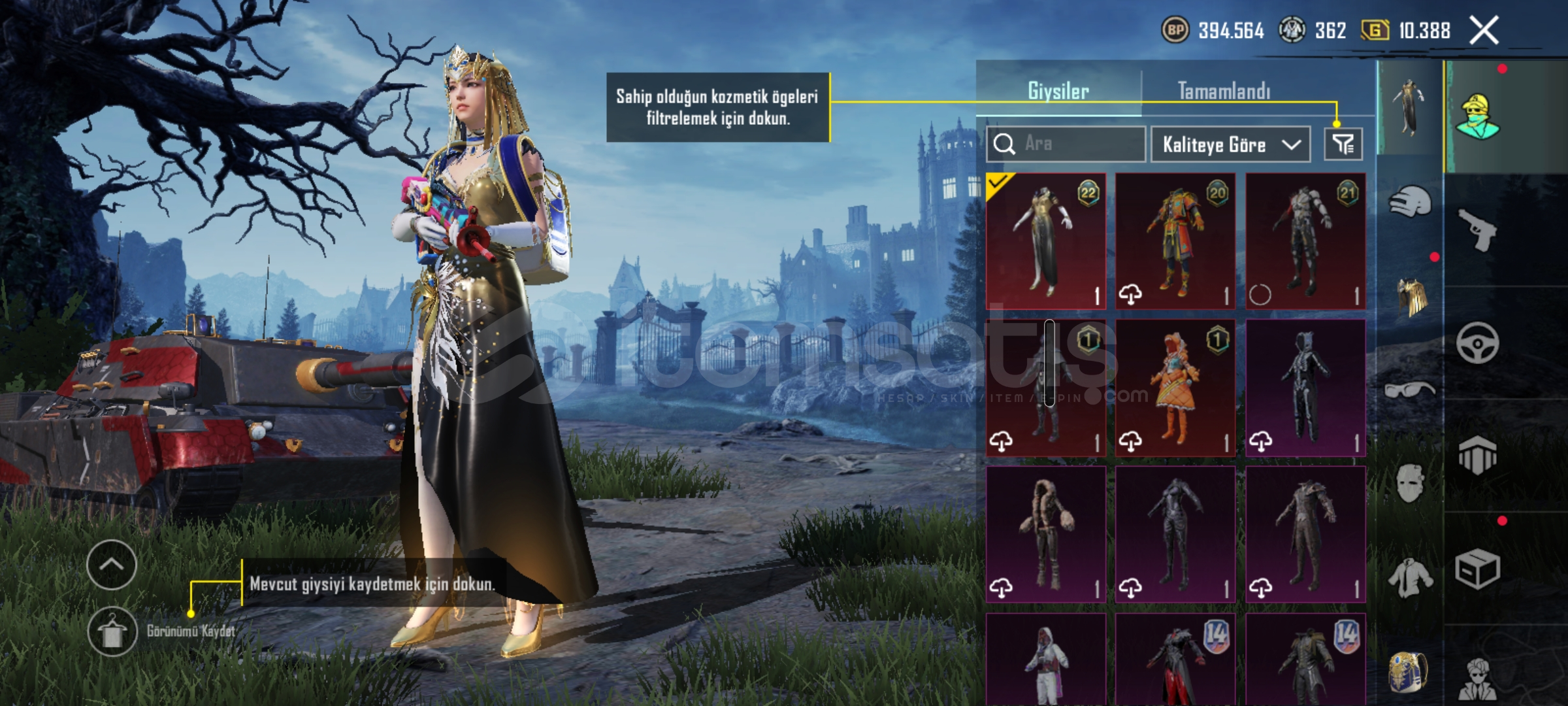Select the shirt clothing category
Screen dimensions: 1568x706
(x=1410, y=578)
